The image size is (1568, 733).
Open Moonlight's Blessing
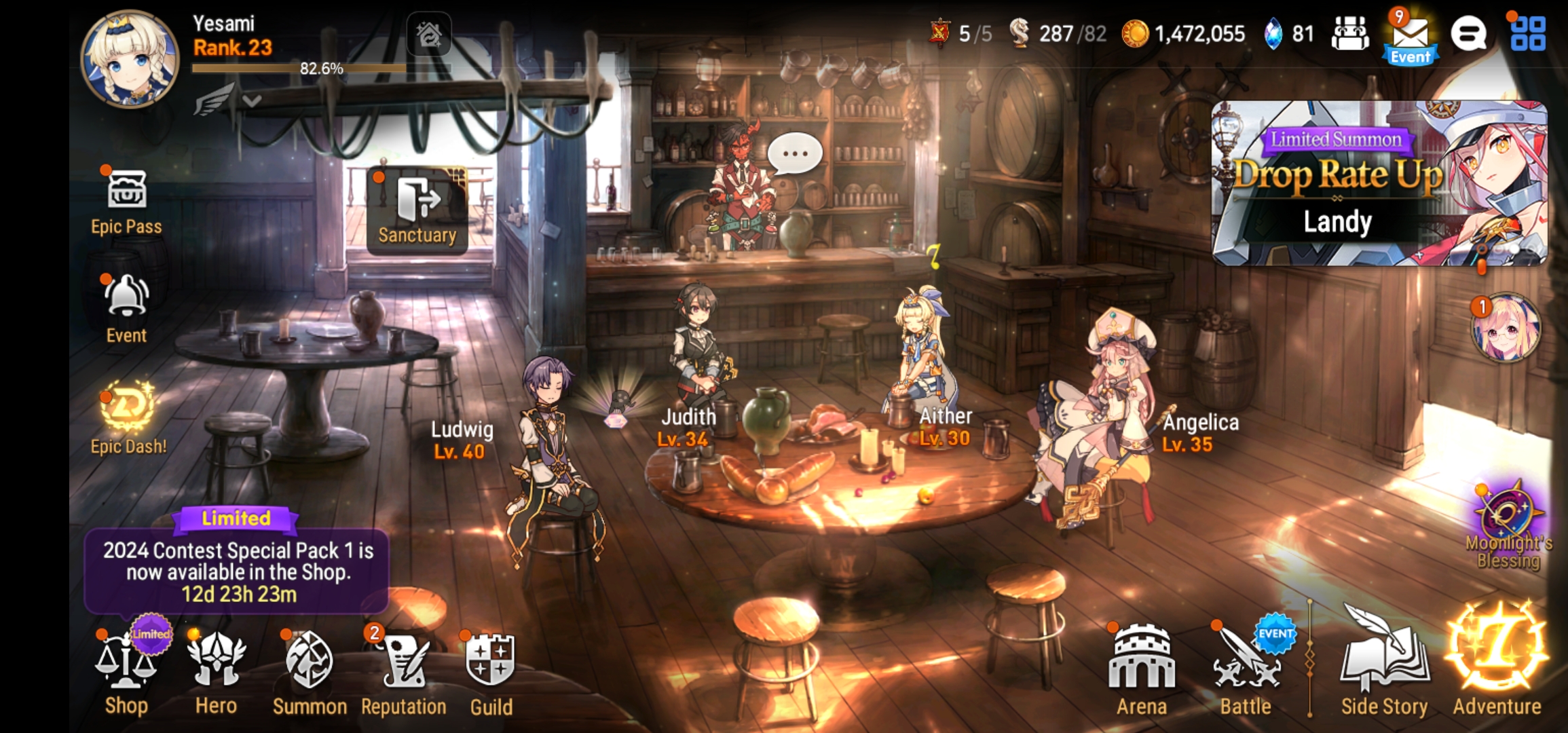click(1508, 526)
